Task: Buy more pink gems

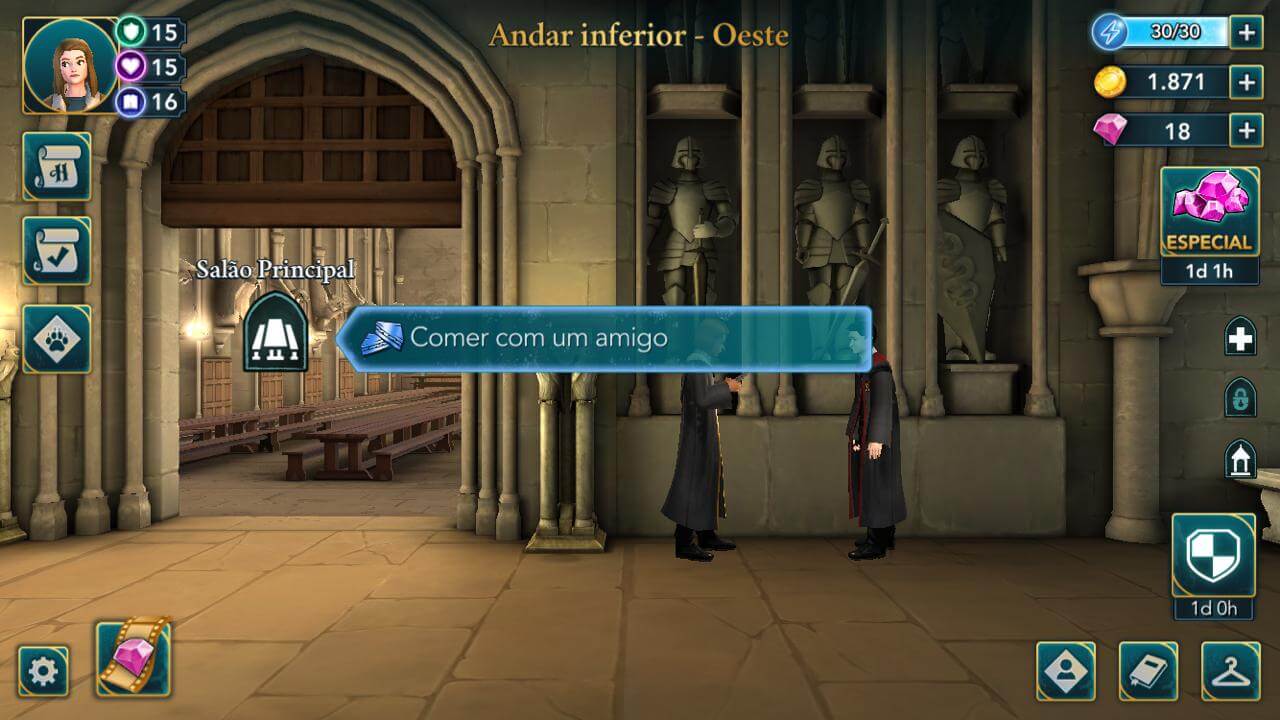Action: (1246, 130)
